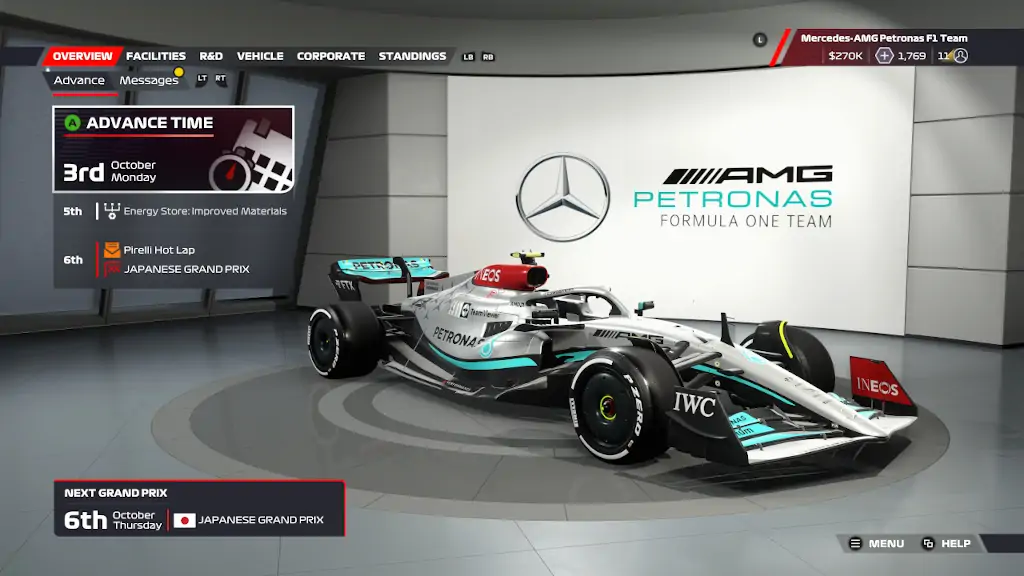Click the Advance Time button

pos(173,149)
